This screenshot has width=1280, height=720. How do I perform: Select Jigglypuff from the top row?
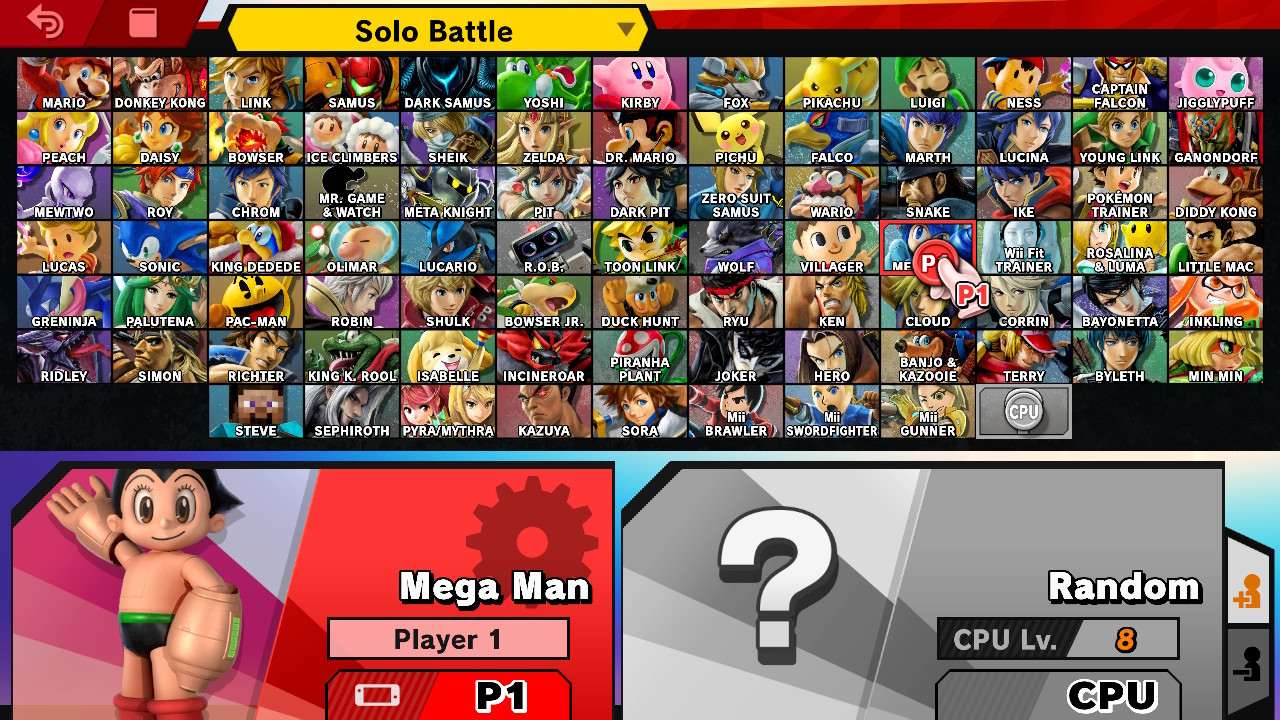(x=1215, y=82)
